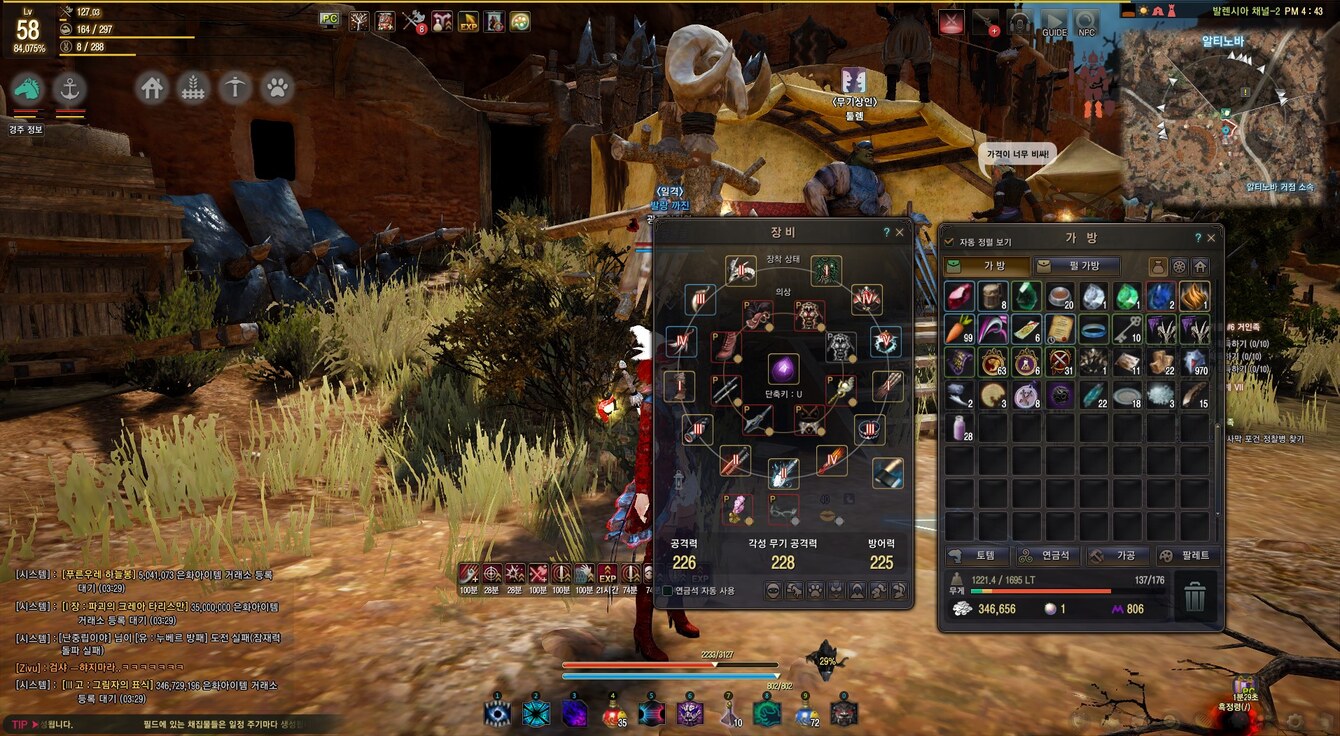This screenshot has height=736, width=1340.
Task: Select the silver key item slot
Action: 1127,328
